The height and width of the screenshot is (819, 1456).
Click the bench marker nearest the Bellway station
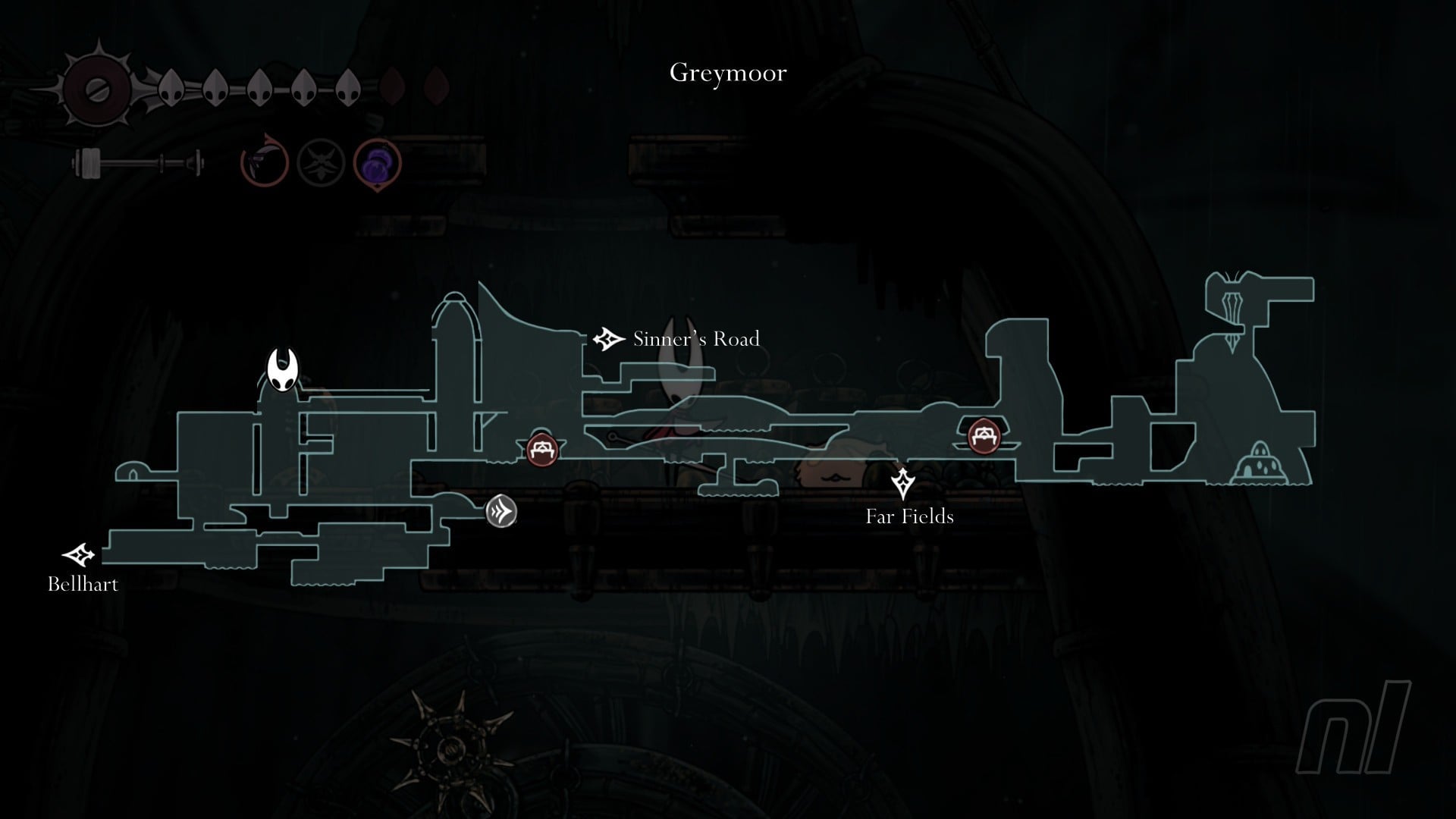[542, 450]
